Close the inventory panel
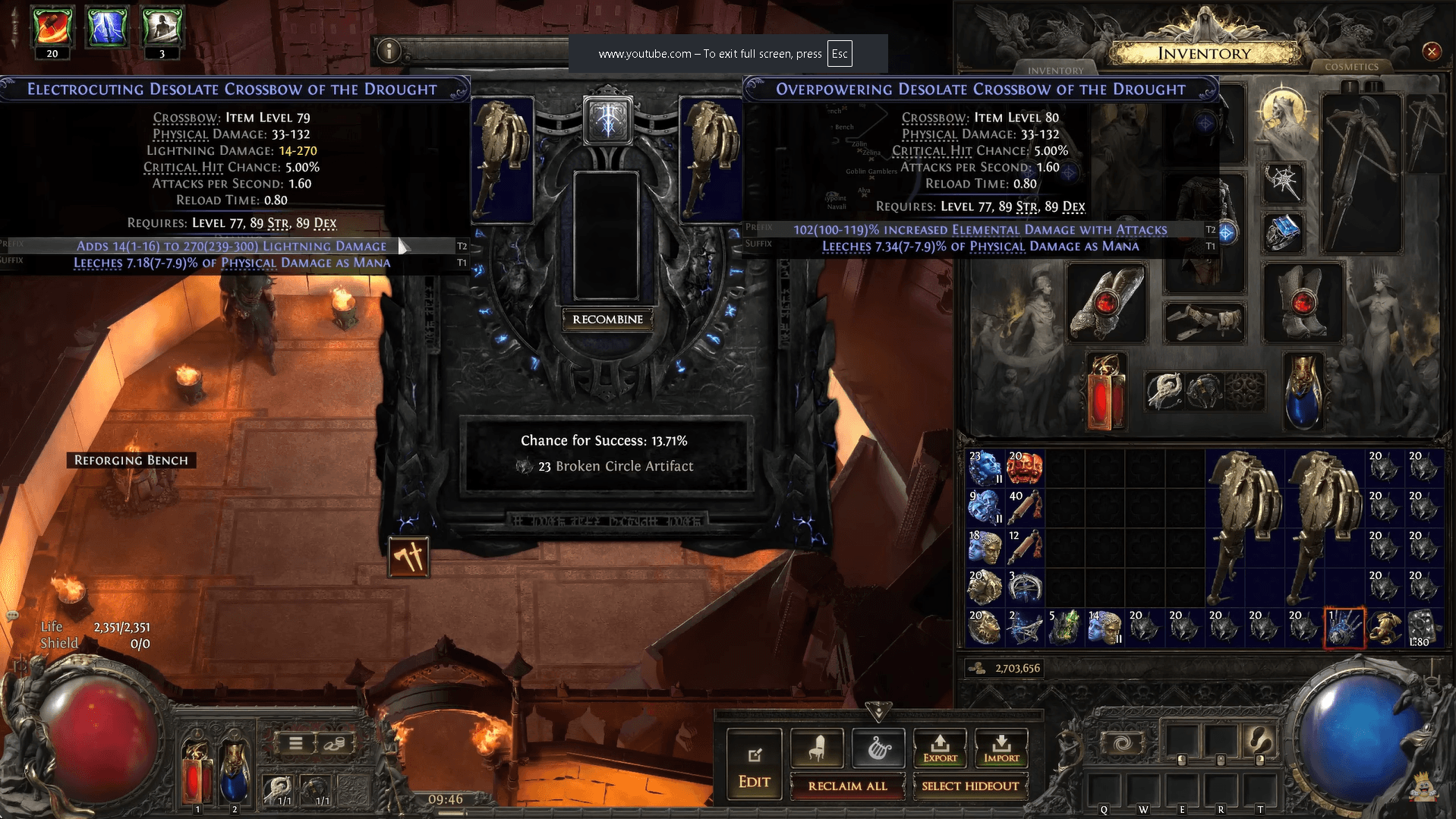Image resolution: width=1456 pixels, height=819 pixels. pos(1431,52)
